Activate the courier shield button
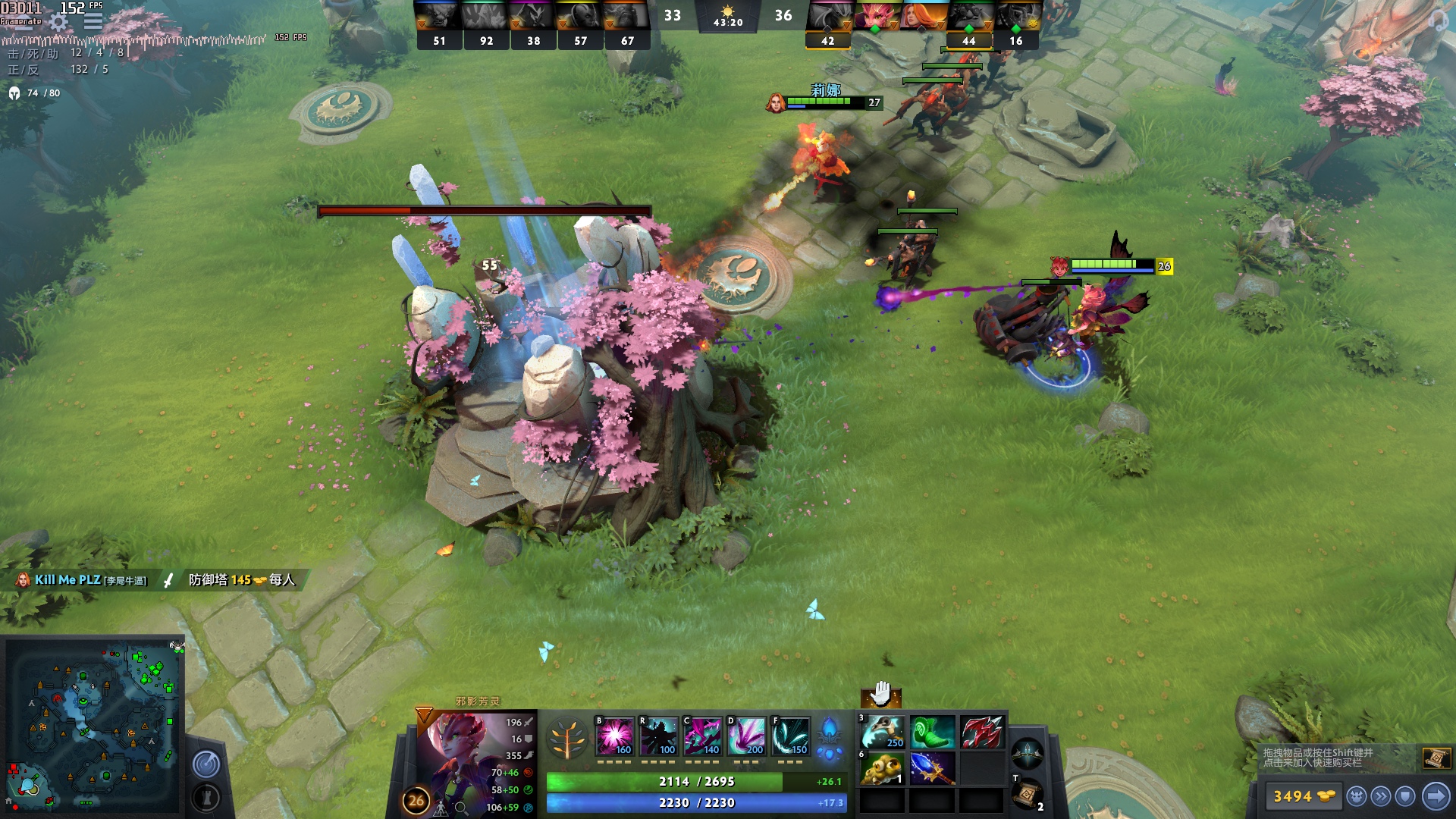 pyautogui.click(x=1405, y=796)
